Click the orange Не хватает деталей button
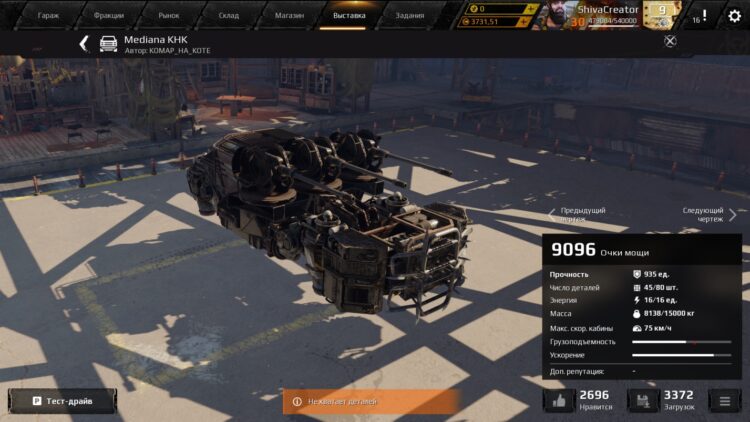 click(370, 401)
